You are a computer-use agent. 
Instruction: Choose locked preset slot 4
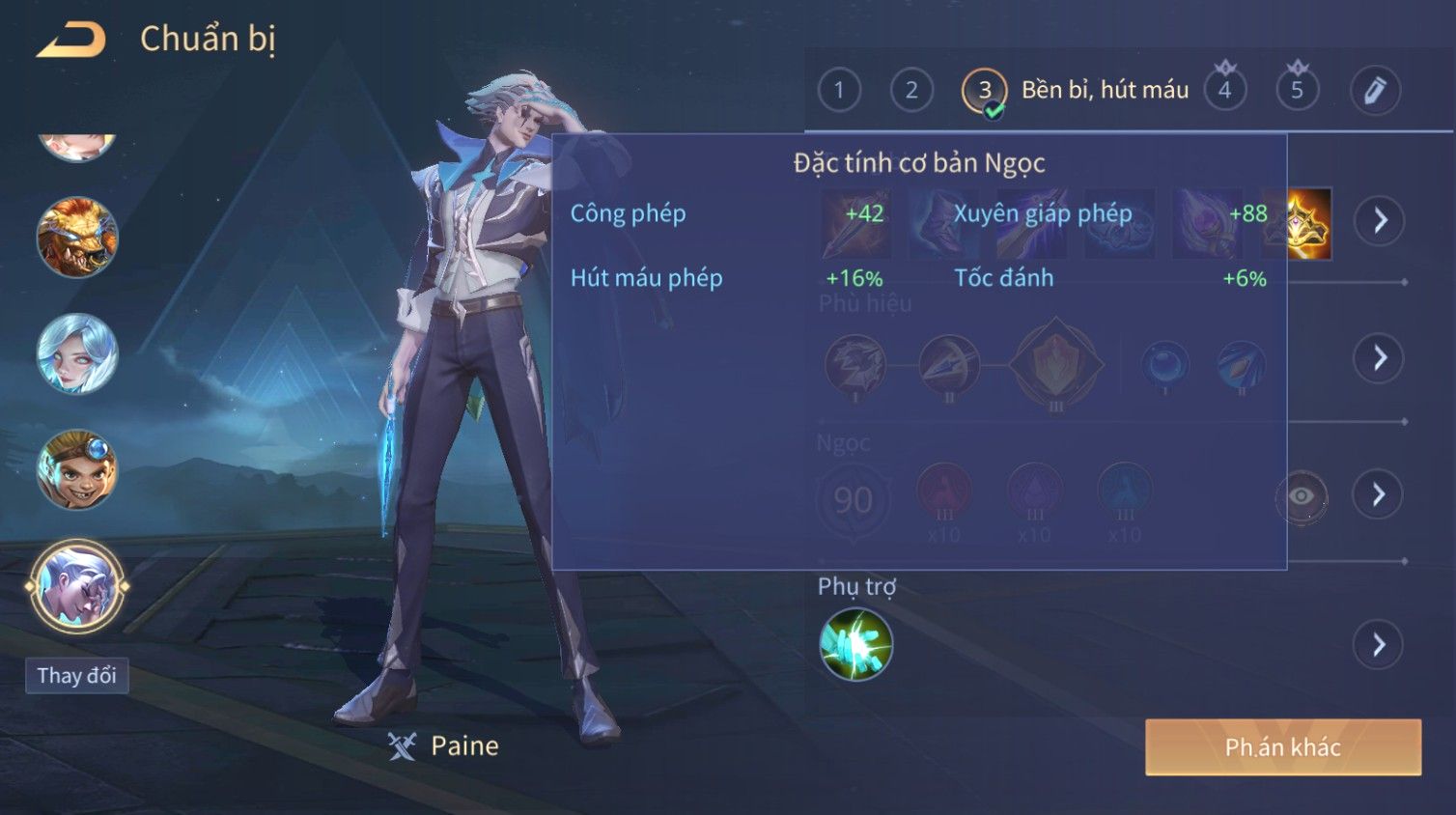coord(1224,91)
